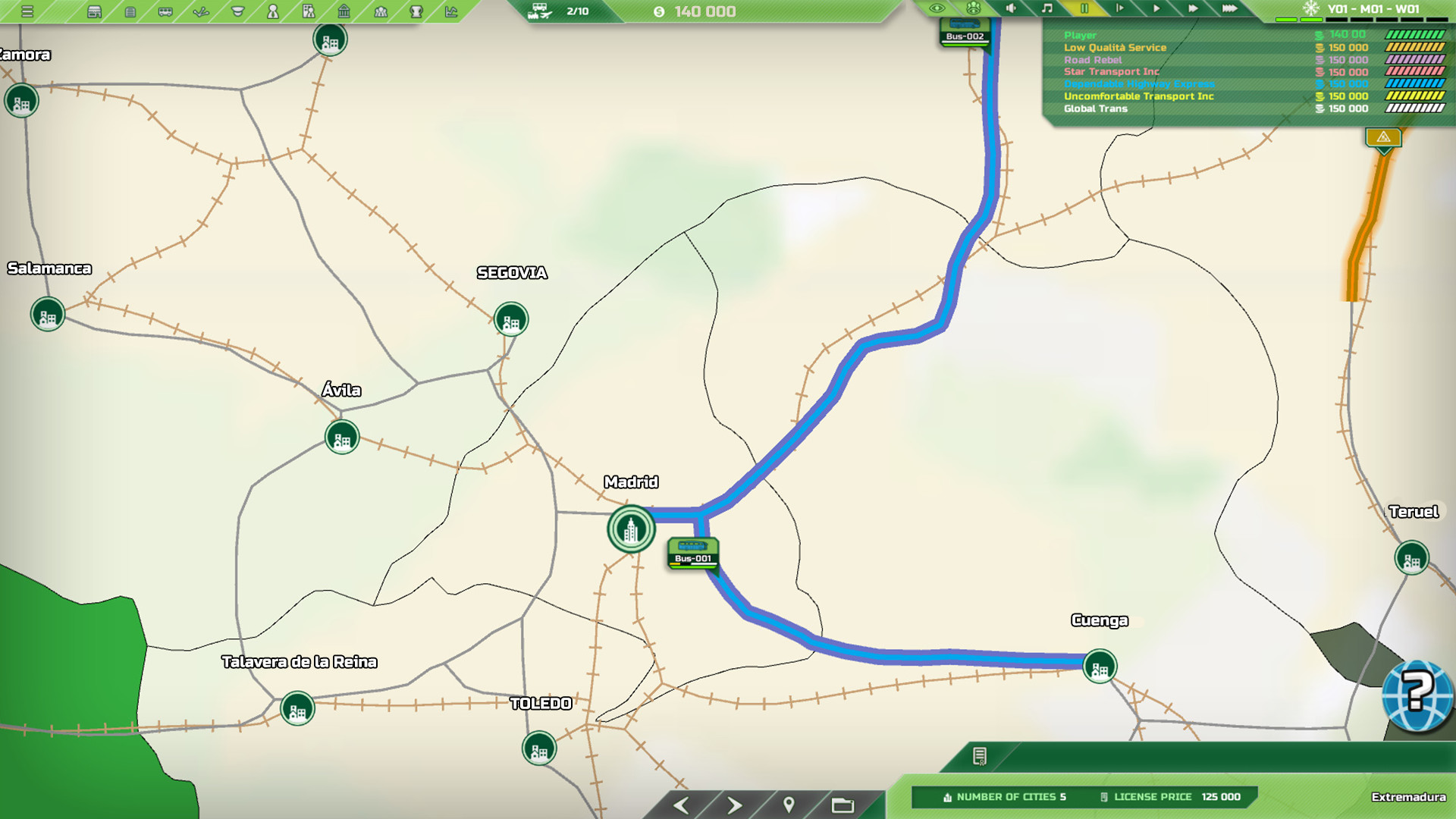
Task: Select the bus vehicles icon in toolbar
Action: pos(164,11)
